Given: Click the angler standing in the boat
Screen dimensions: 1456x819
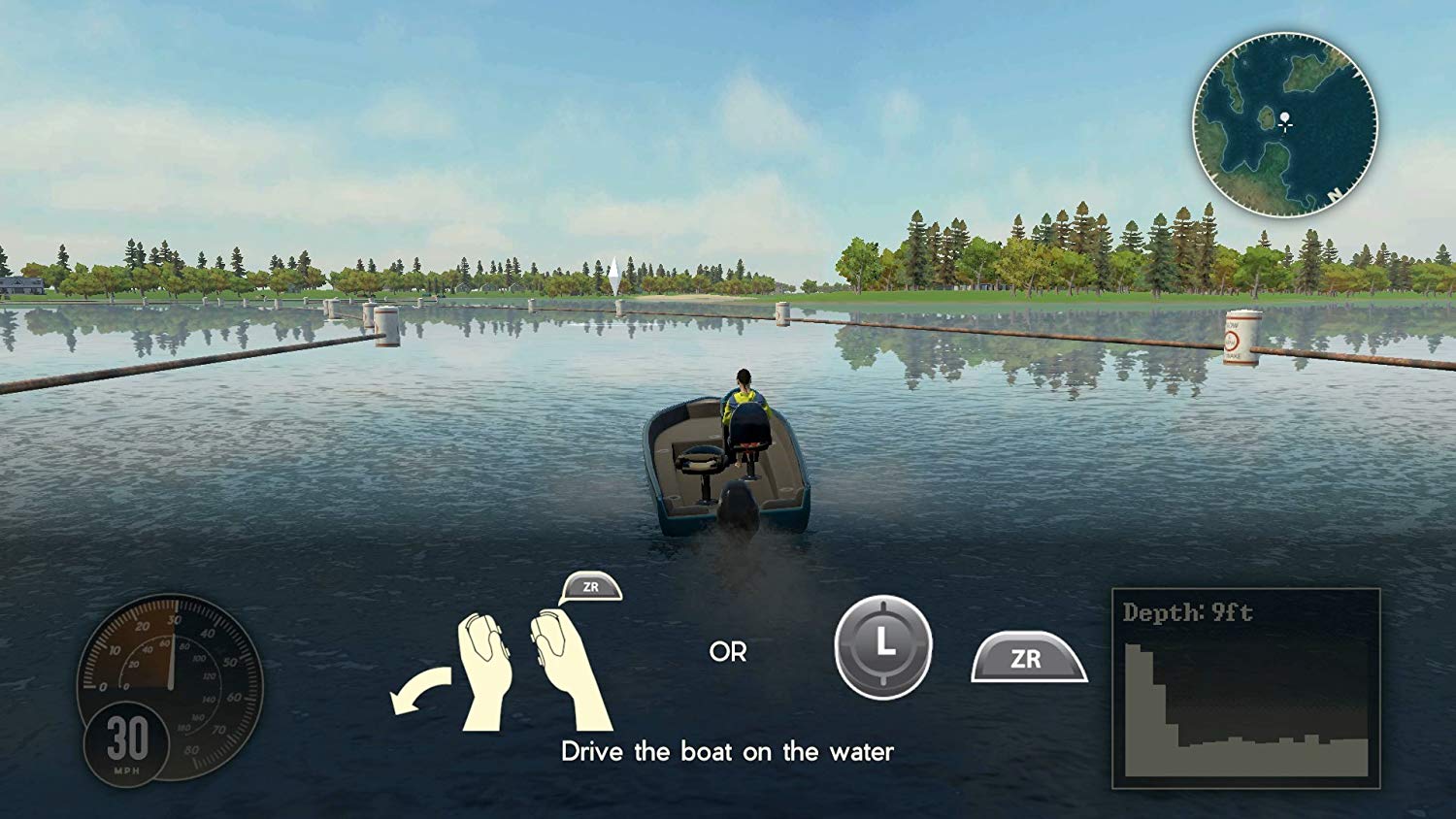Looking at the screenshot, I should pyautogui.click(x=743, y=395).
